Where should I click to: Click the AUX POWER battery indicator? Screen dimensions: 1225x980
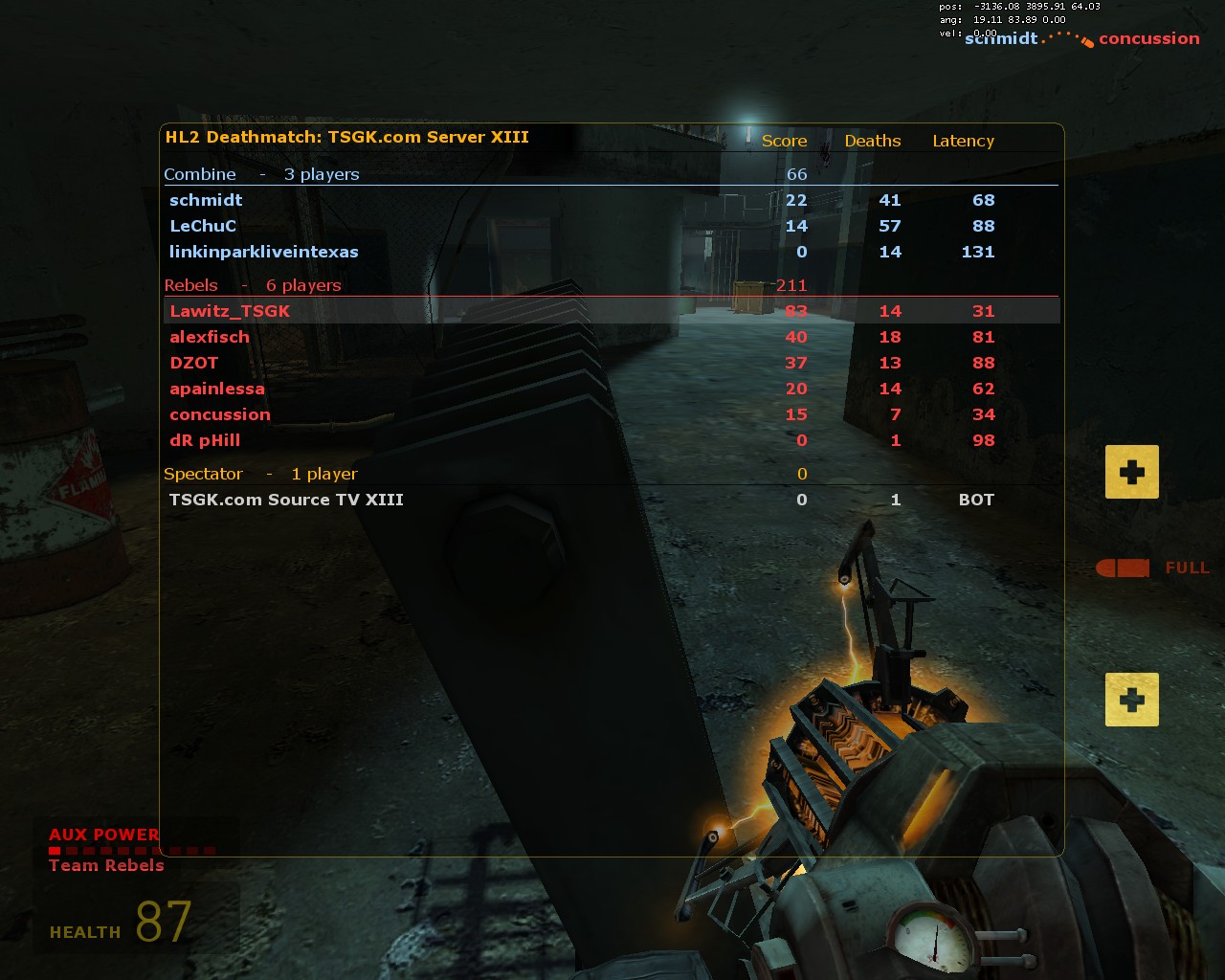coord(102,835)
